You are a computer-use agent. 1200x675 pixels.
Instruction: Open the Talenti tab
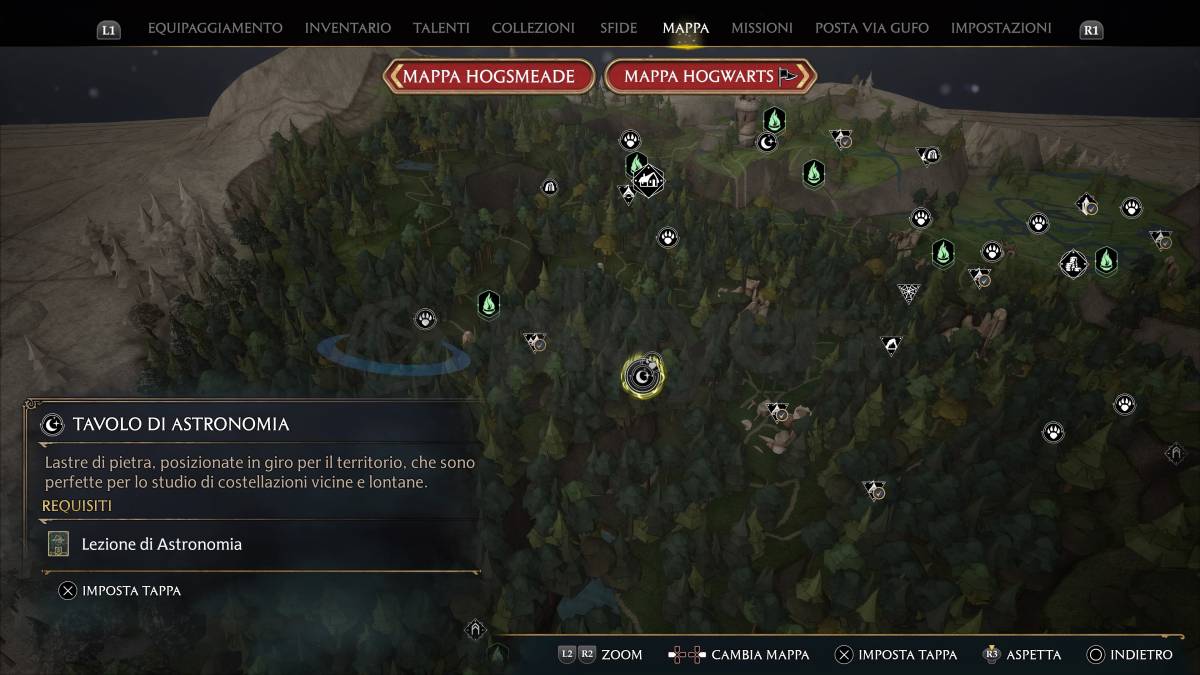click(442, 28)
